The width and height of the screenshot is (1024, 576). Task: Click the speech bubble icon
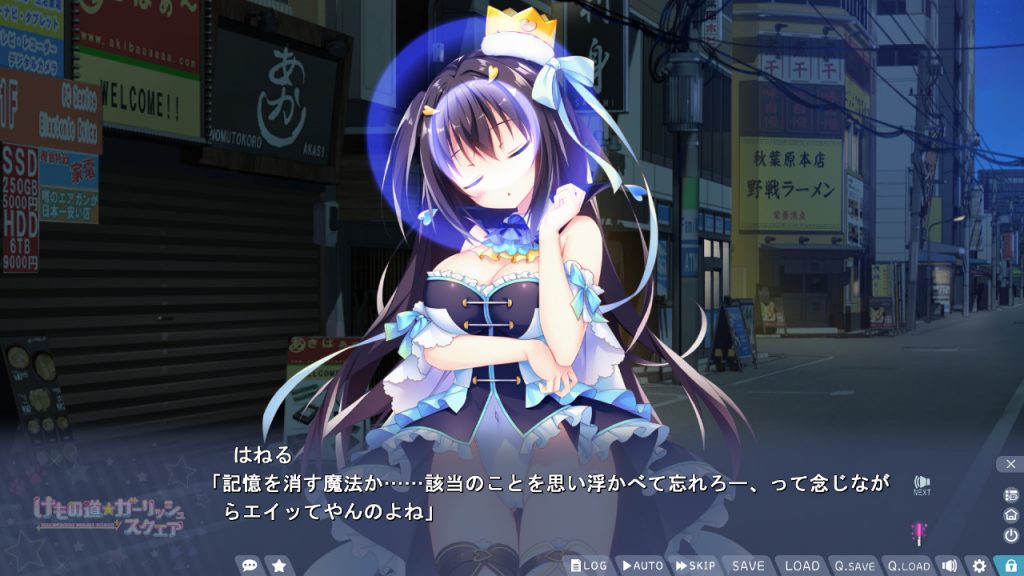pyautogui.click(x=249, y=566)
